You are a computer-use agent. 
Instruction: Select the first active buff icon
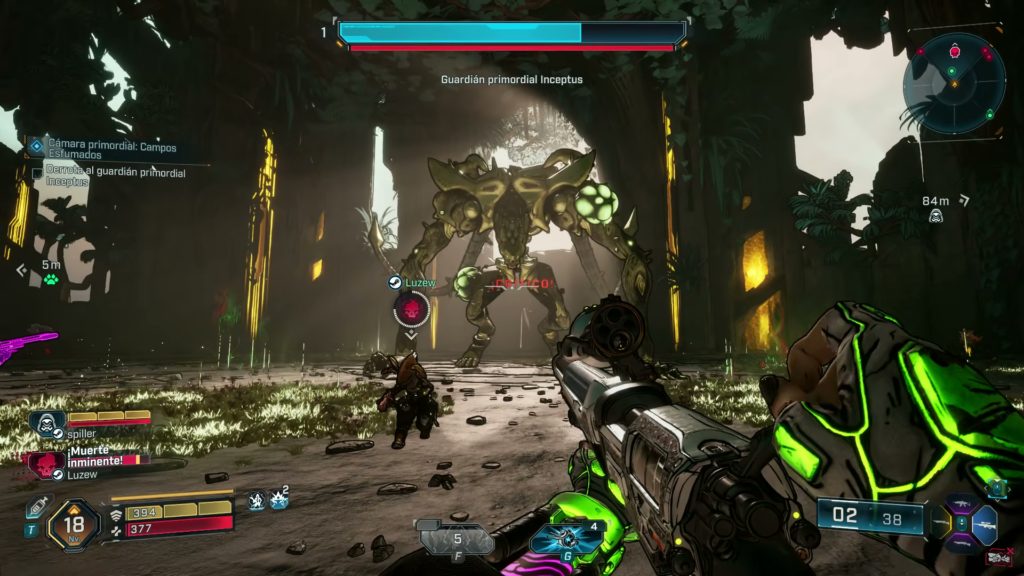pos(257,500)
